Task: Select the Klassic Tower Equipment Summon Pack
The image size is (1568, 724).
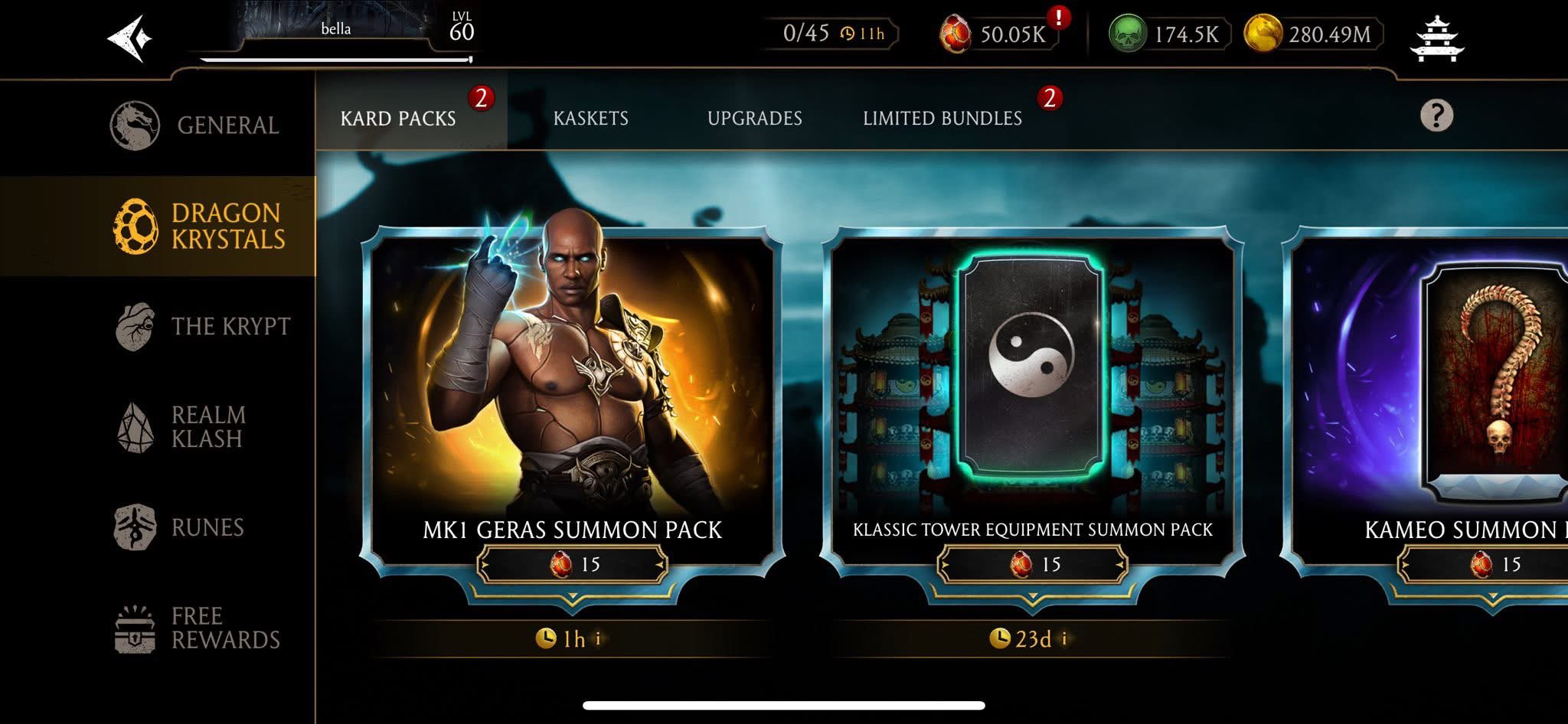Action: pyautogui.click(x=1031, y=383)
